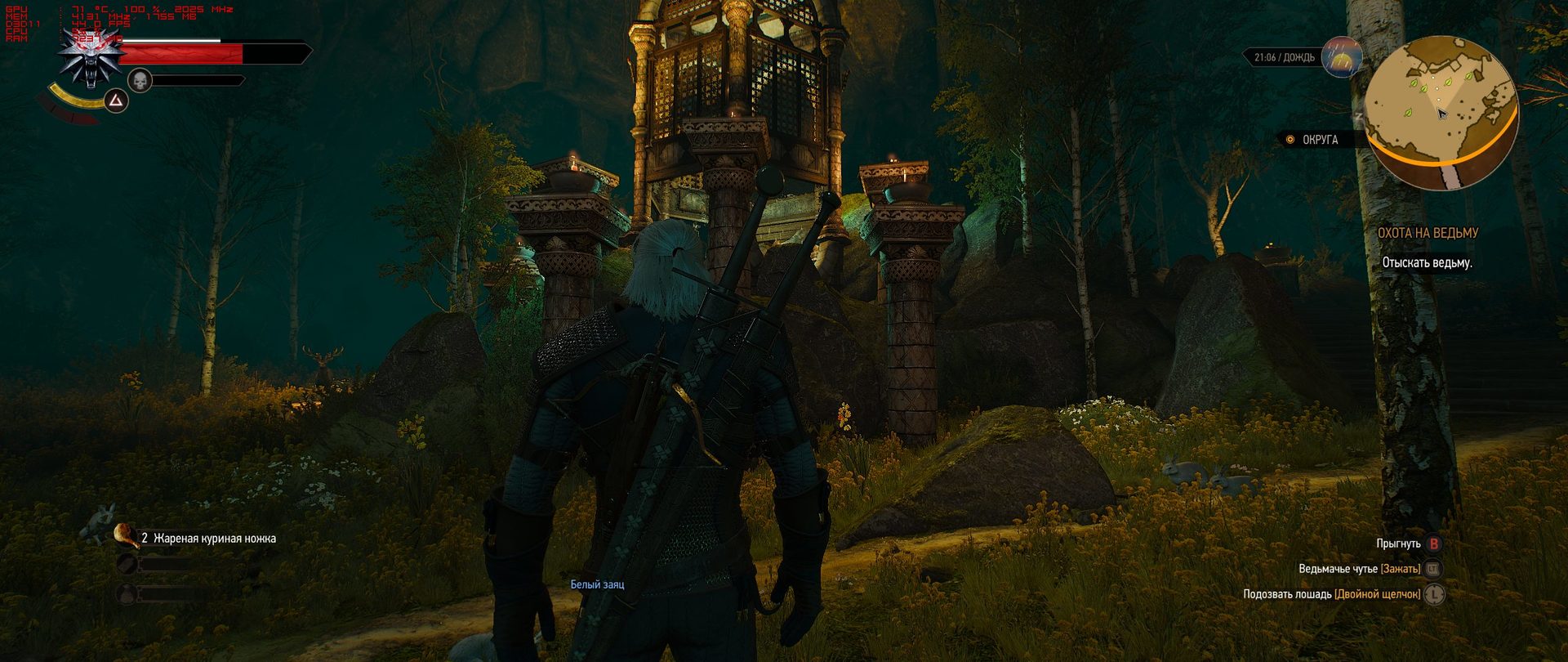This screenshot has width=1568, height=662.
Task: Open the tracked quest "Охота на ведьму"
Action: 1428,234
